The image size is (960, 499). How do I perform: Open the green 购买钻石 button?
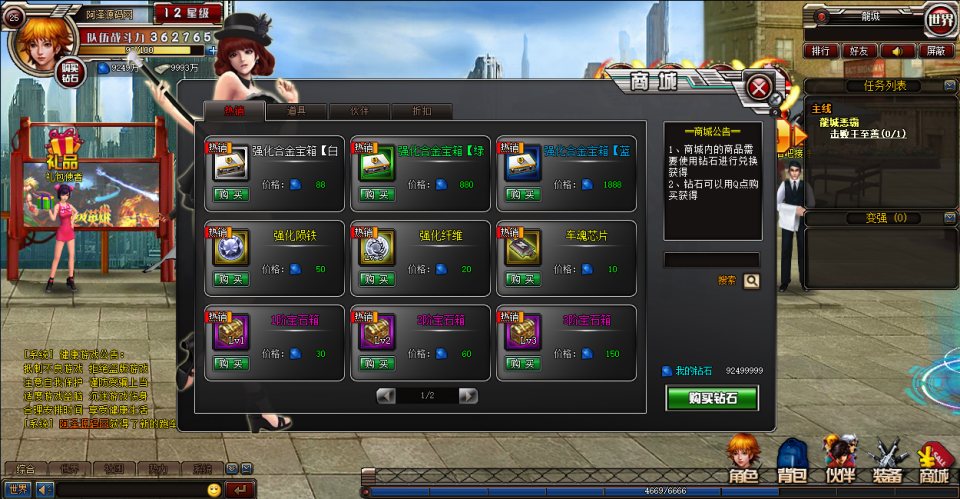(712, 398)
